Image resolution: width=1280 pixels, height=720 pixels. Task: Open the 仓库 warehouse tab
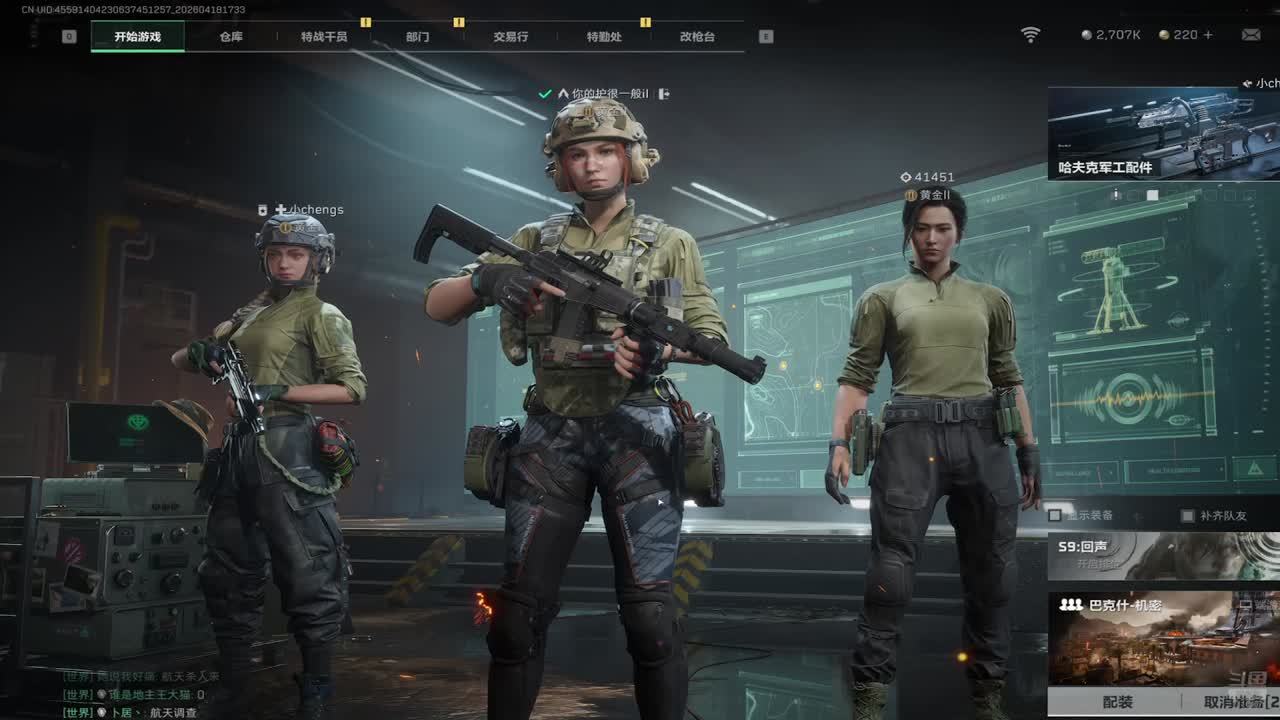click(231, 37)
